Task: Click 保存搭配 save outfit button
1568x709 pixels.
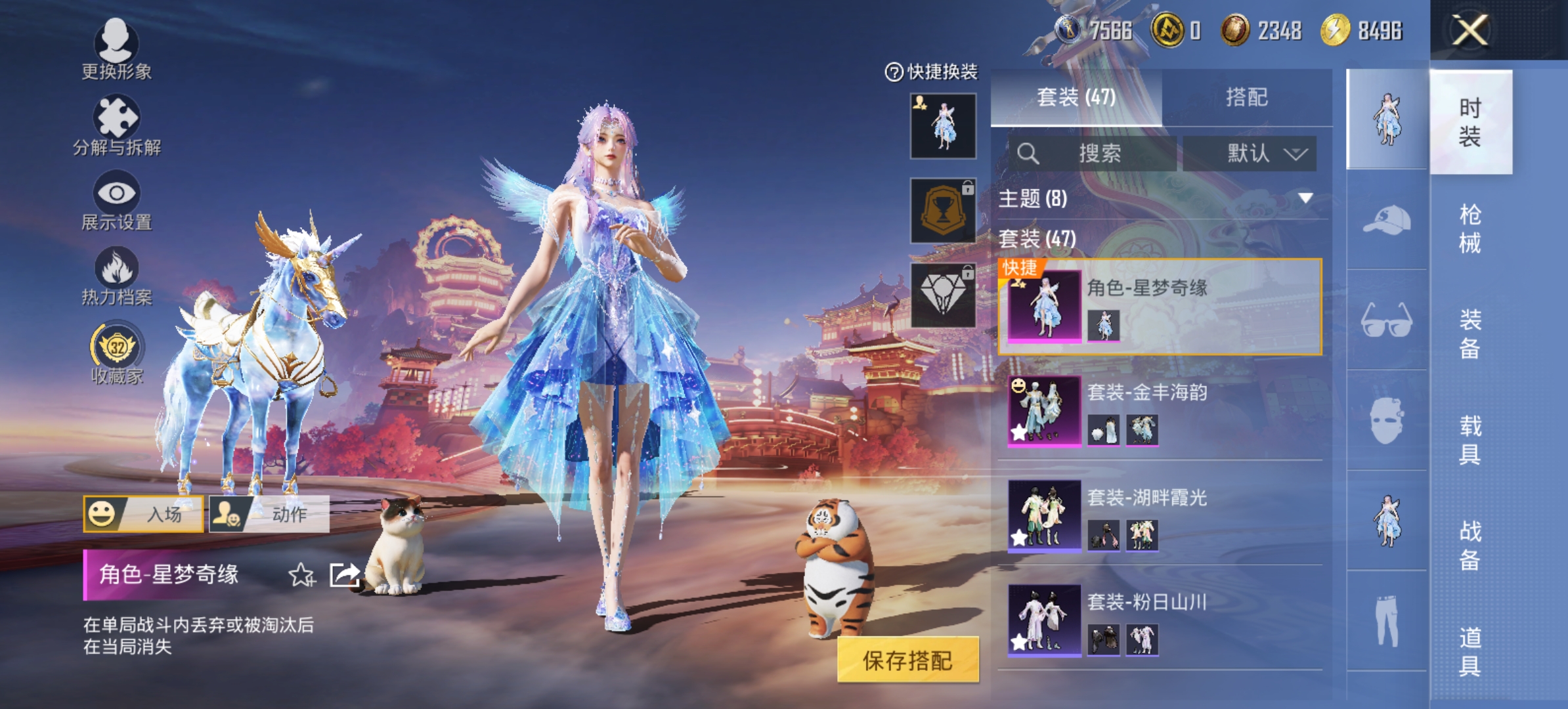Action: click(x=907, y=660)
